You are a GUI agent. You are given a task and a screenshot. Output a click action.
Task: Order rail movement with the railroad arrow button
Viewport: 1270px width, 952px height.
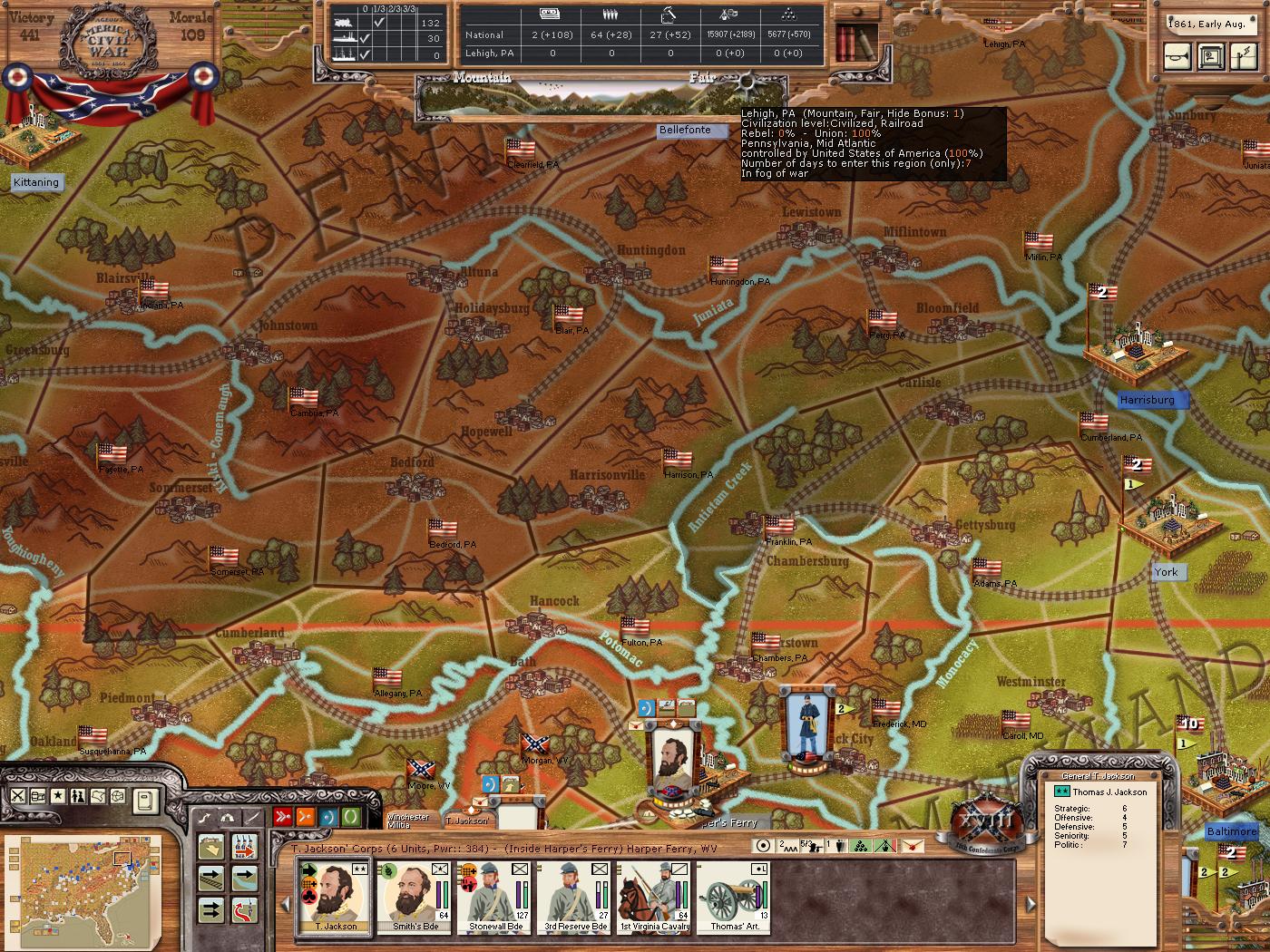click(x=211, y=878)
